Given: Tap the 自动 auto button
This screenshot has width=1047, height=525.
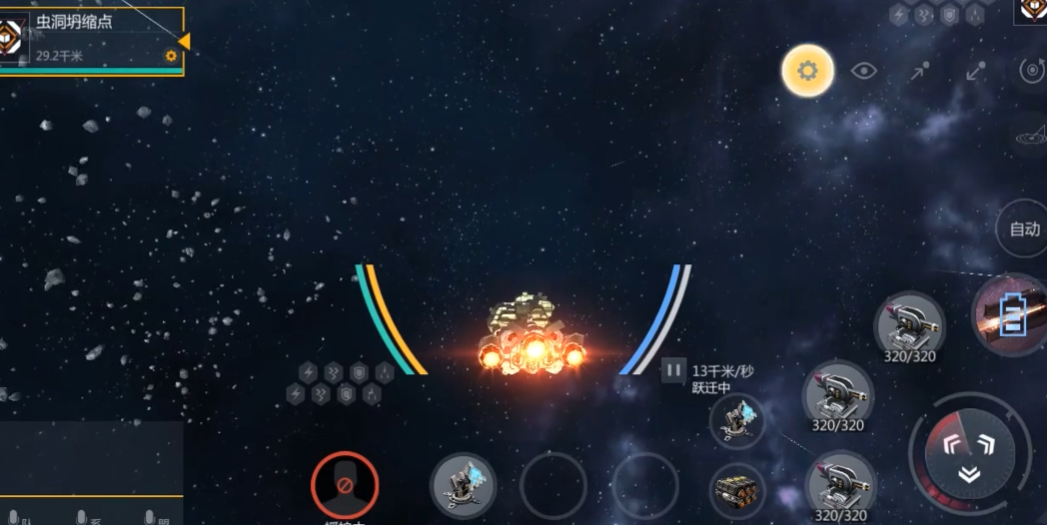Looking at the screenshot, I should click(x=1024, y=229).
